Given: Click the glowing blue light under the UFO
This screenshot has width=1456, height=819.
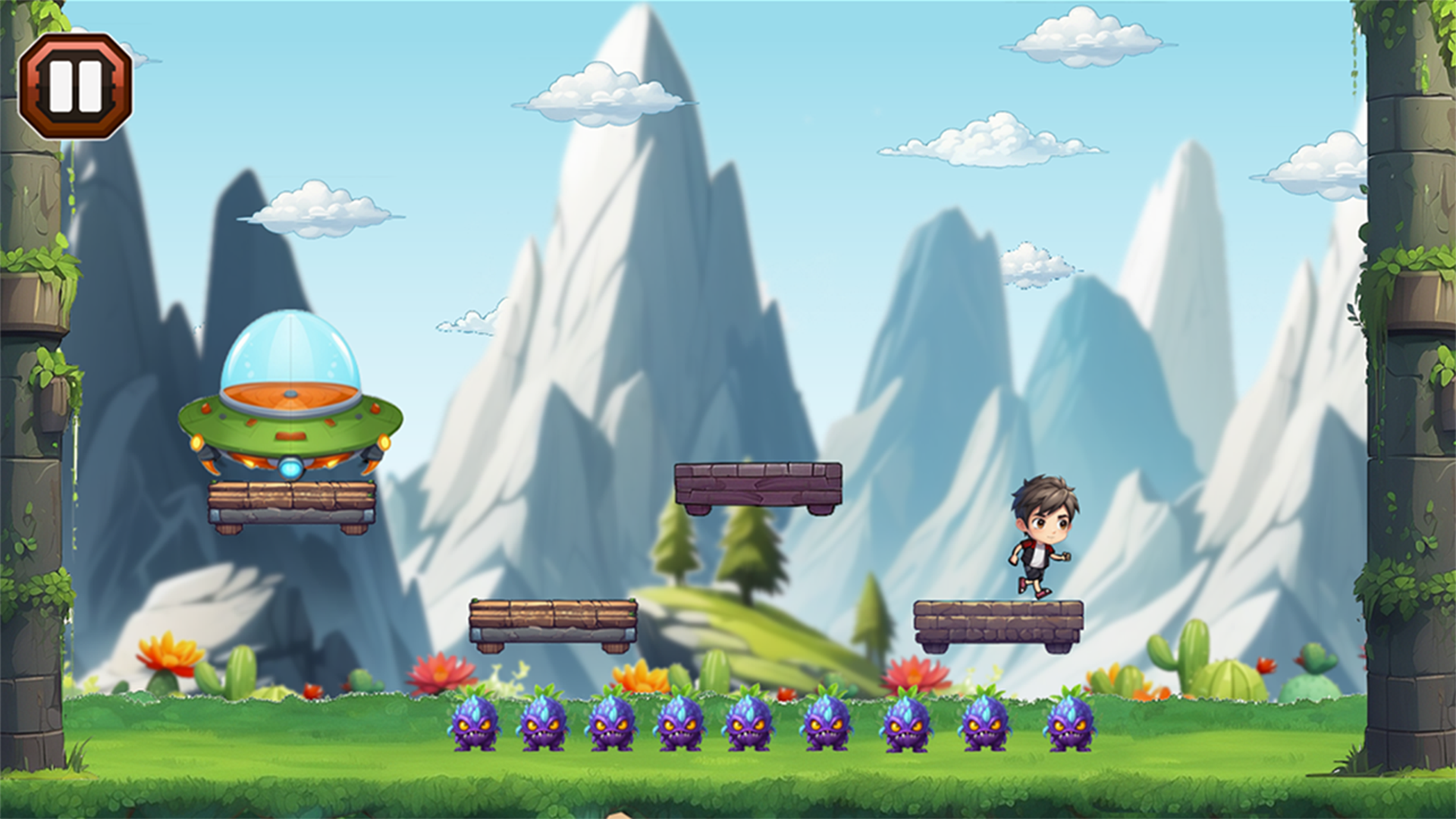Looking at the screenshot, I should pos(290,468).
